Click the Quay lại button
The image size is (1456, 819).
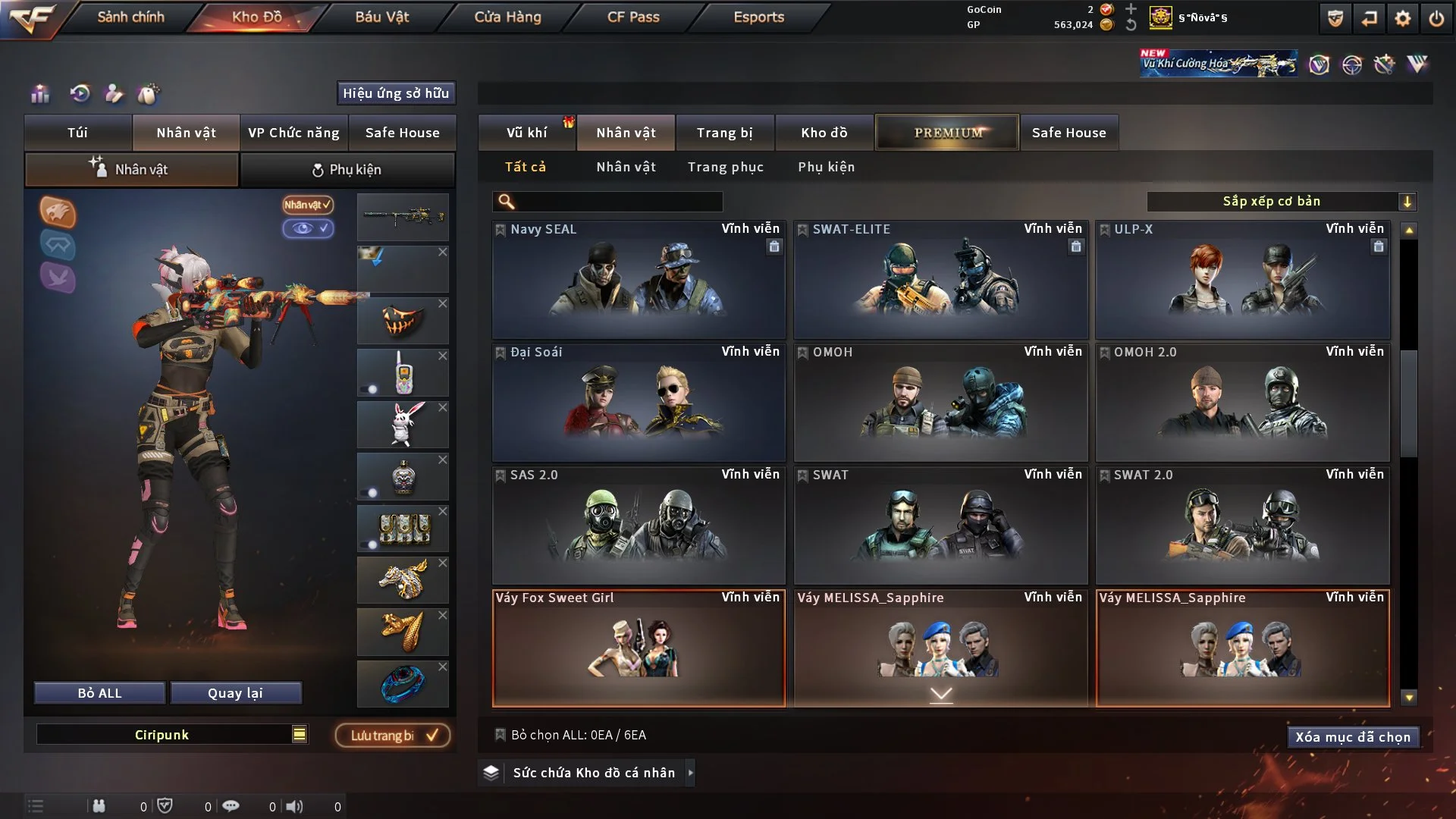pyautogui.click(x=235, y=693)
